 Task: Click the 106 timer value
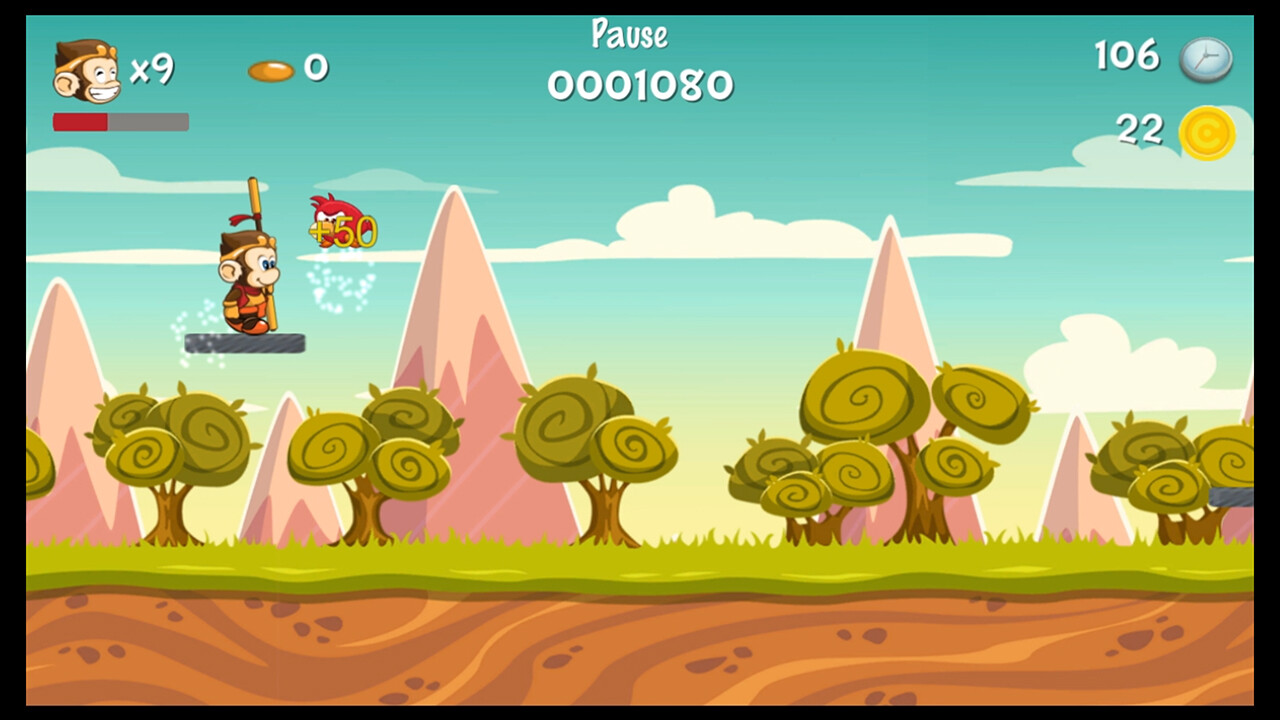click(1129, 57)
